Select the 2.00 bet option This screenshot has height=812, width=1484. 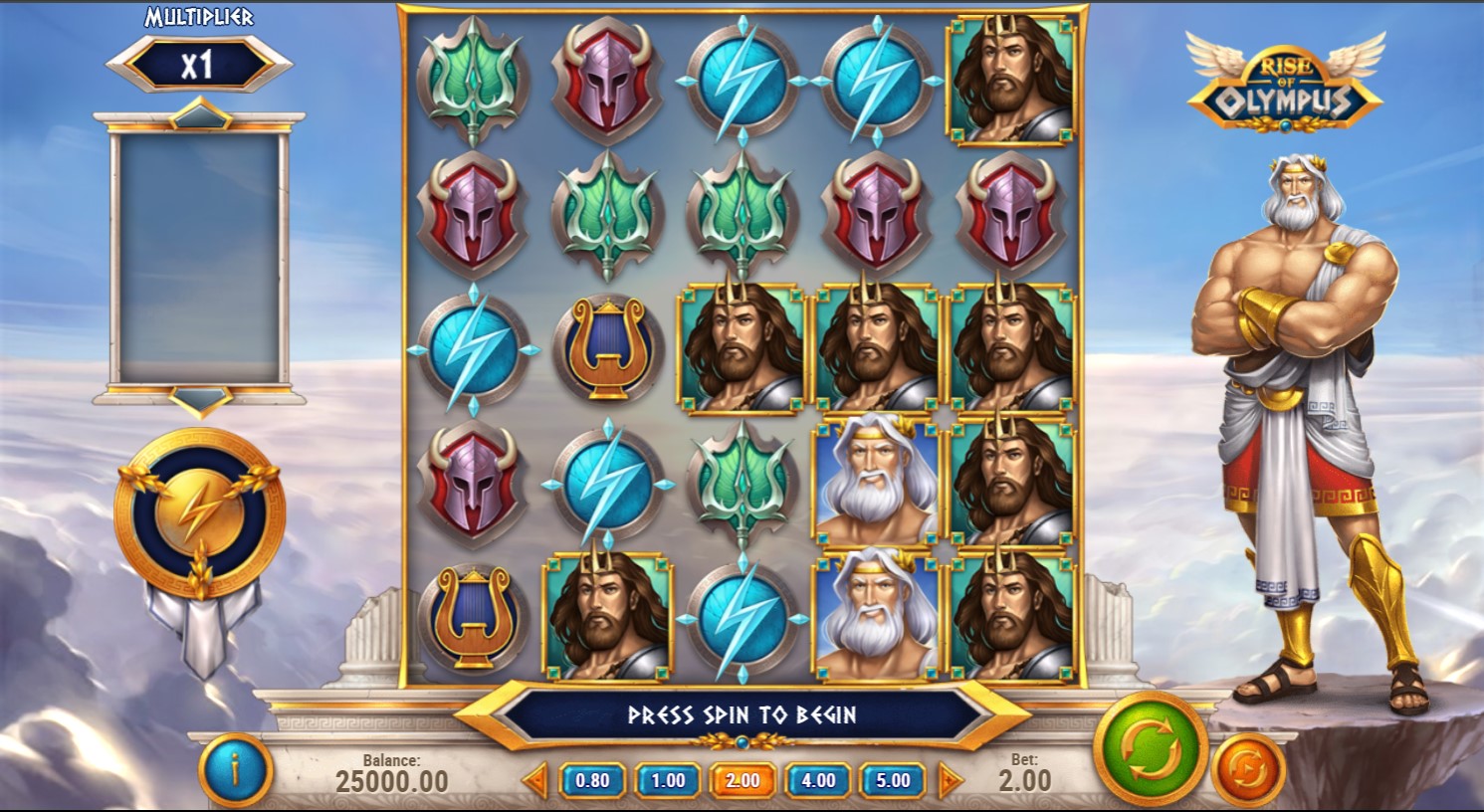tap(742, 781)
